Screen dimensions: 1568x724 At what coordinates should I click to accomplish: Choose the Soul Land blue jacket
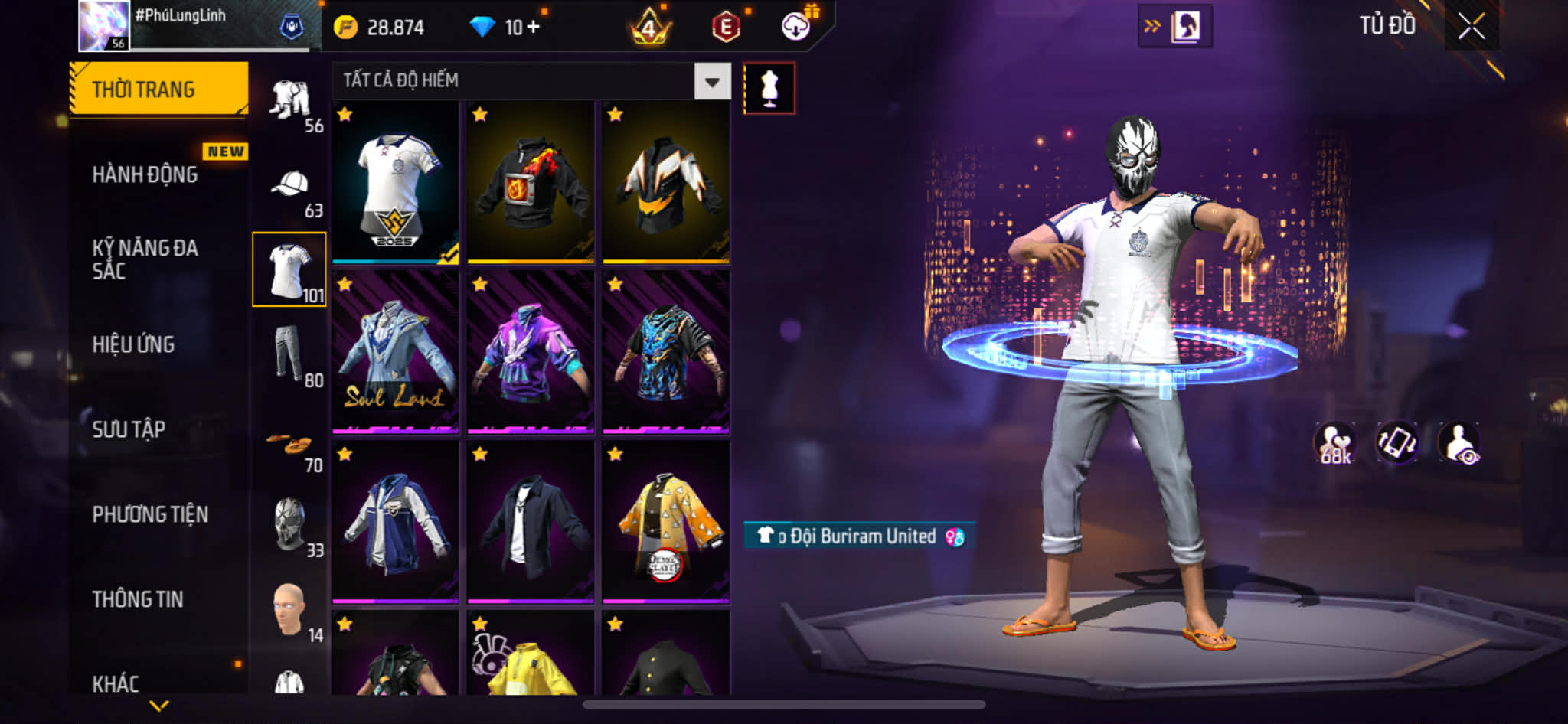[x=395, y=352]
